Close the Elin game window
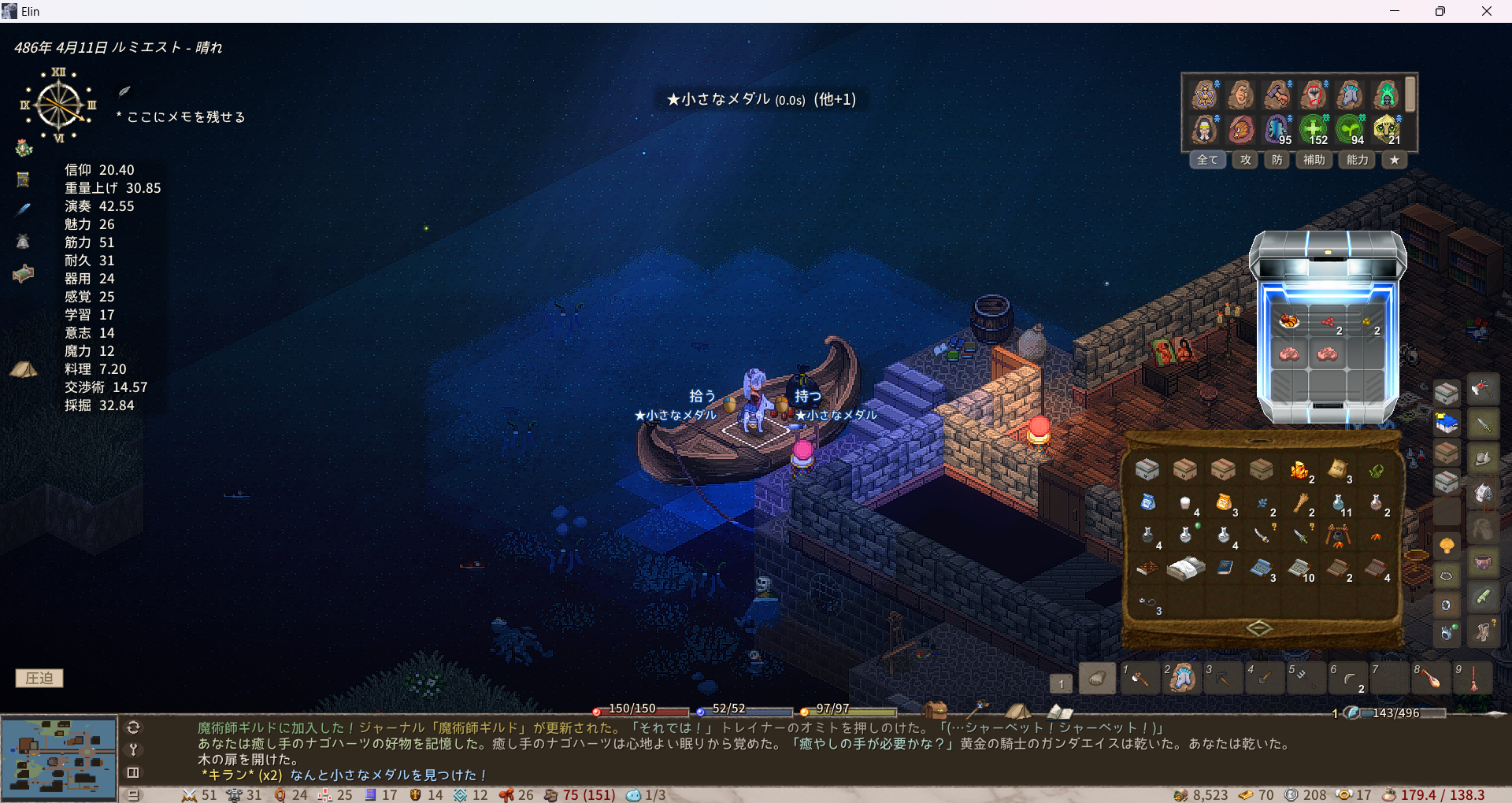The image size is (1512, 803). coord(1486,11)
